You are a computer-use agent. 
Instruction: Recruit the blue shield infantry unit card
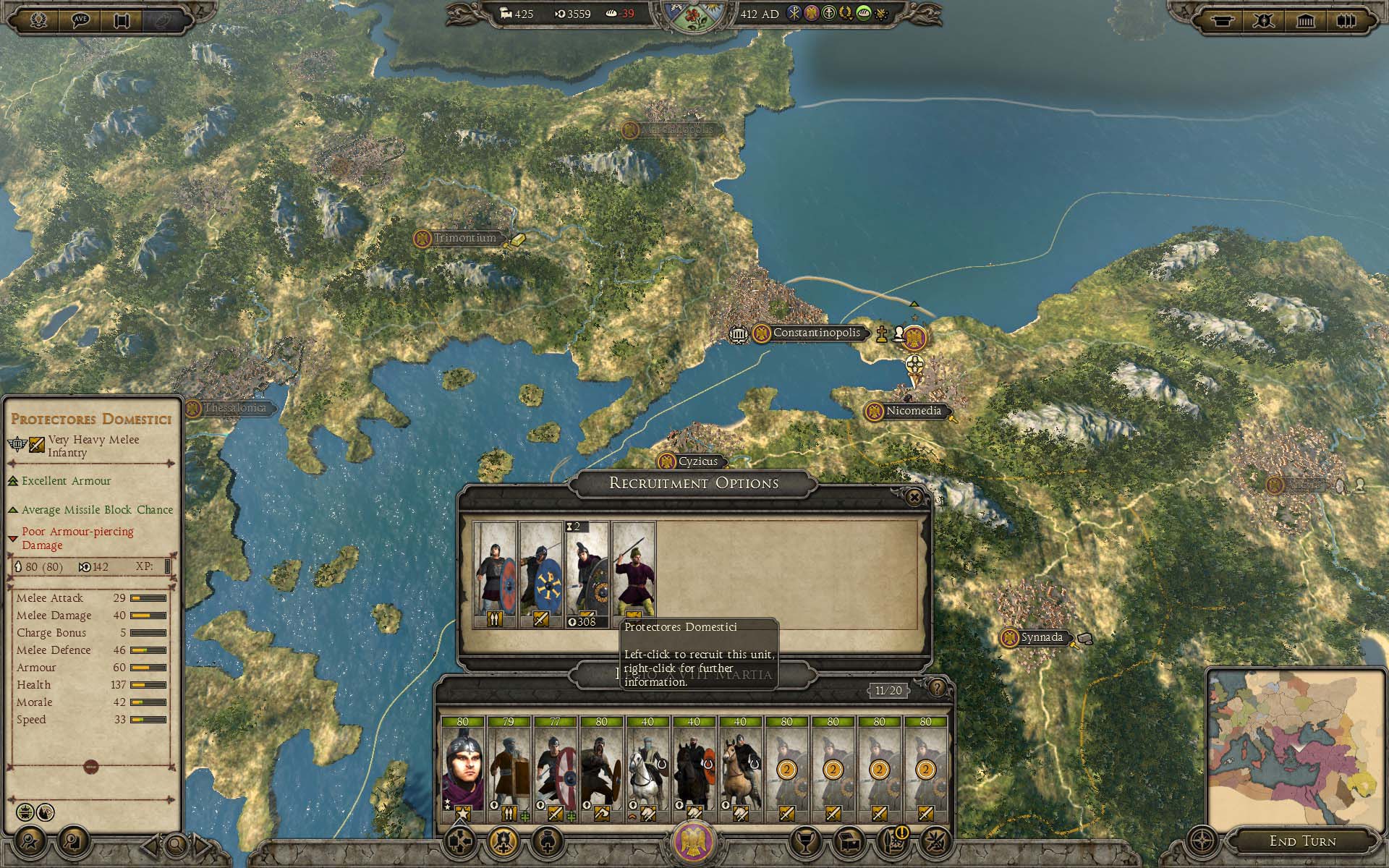tap(540, 575)
